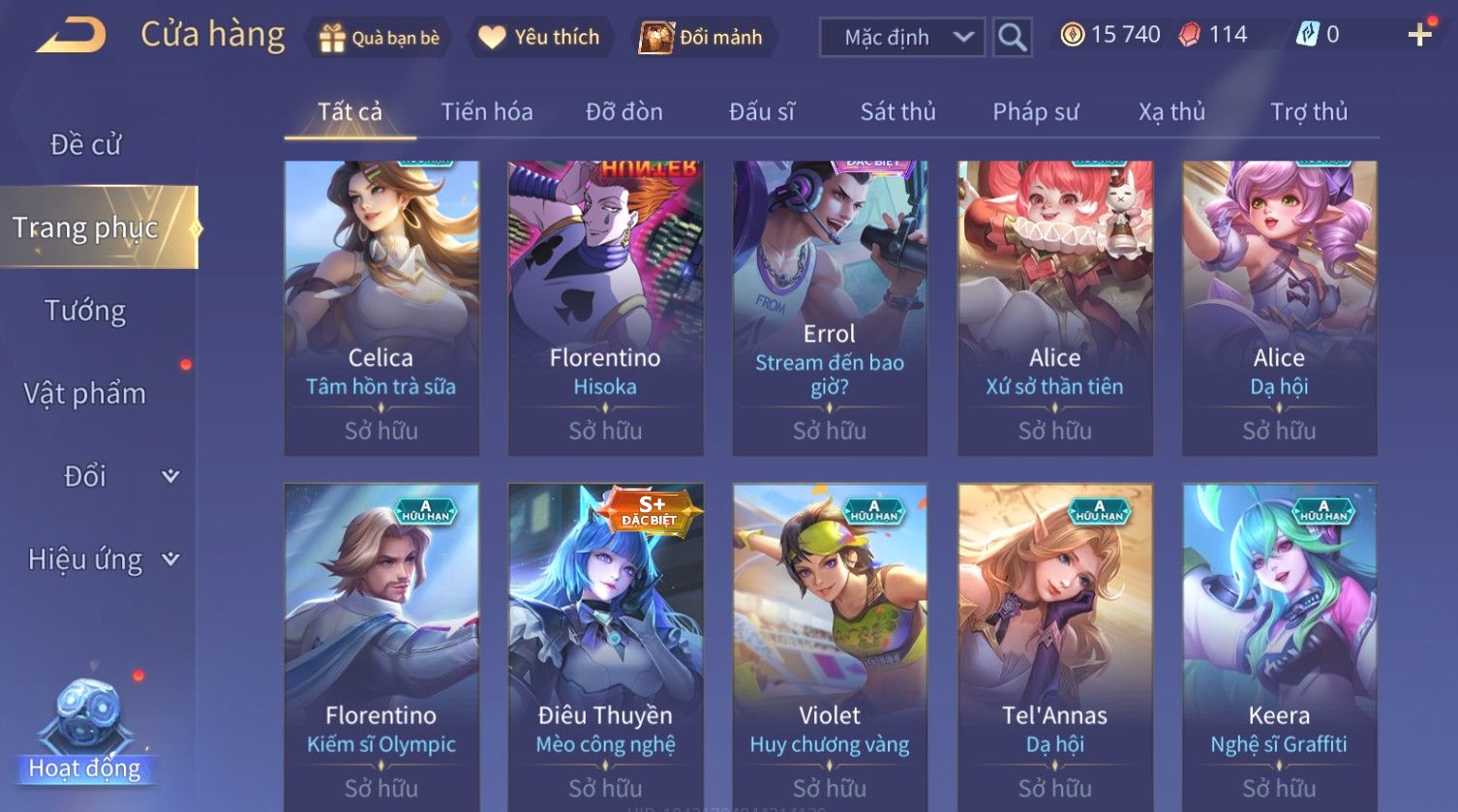1458x812 pixels.
Task: Open the Vật phẩm items section
Action: 85,394
